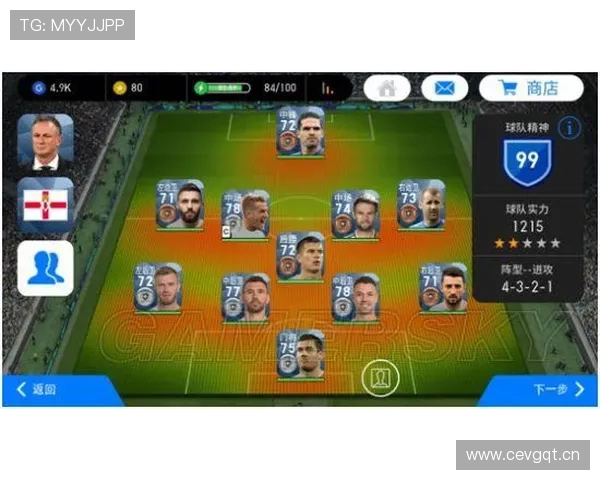
Task: Go to the home screen
Action: 387,88
